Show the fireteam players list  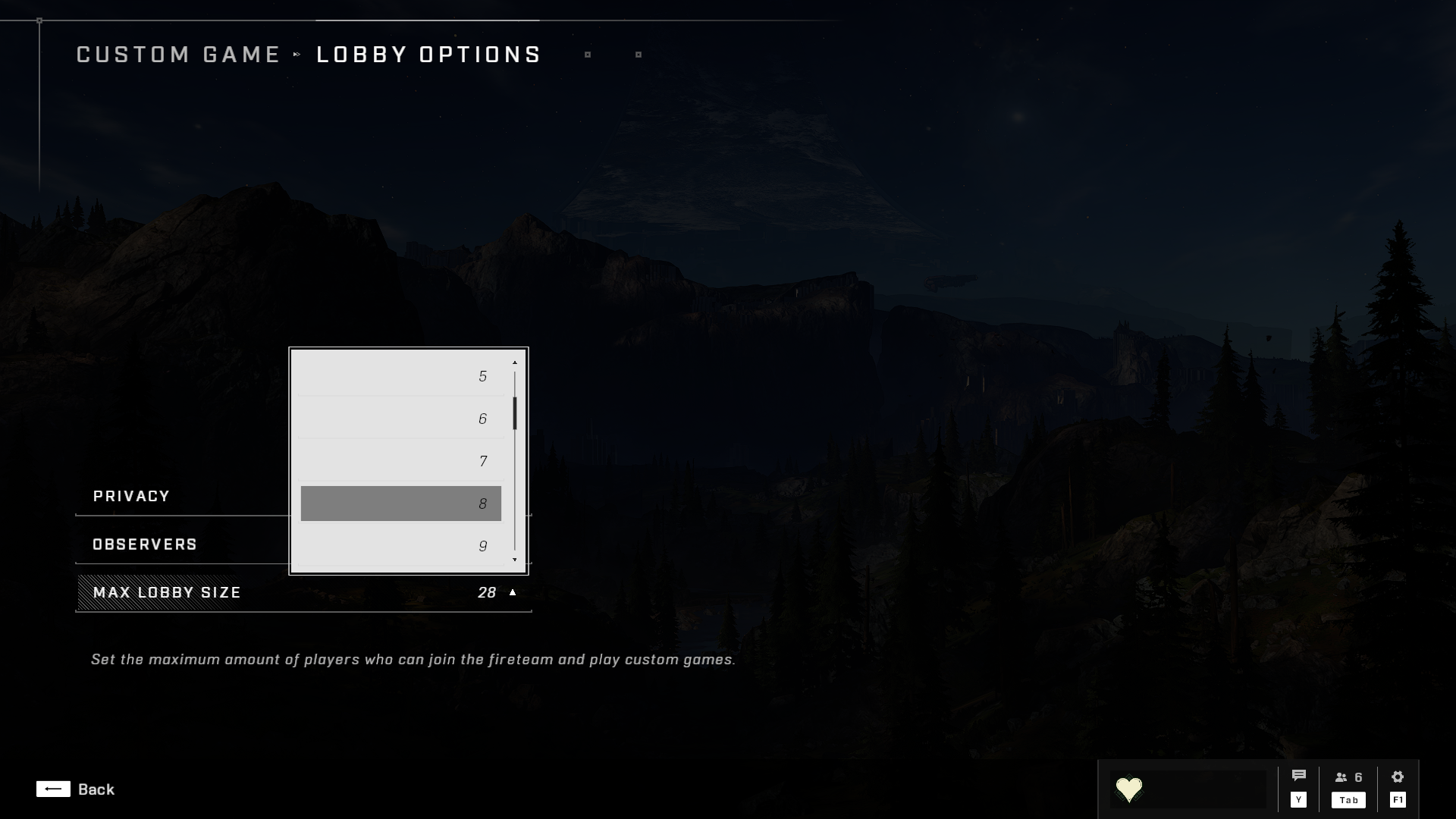click(1348, 778)
